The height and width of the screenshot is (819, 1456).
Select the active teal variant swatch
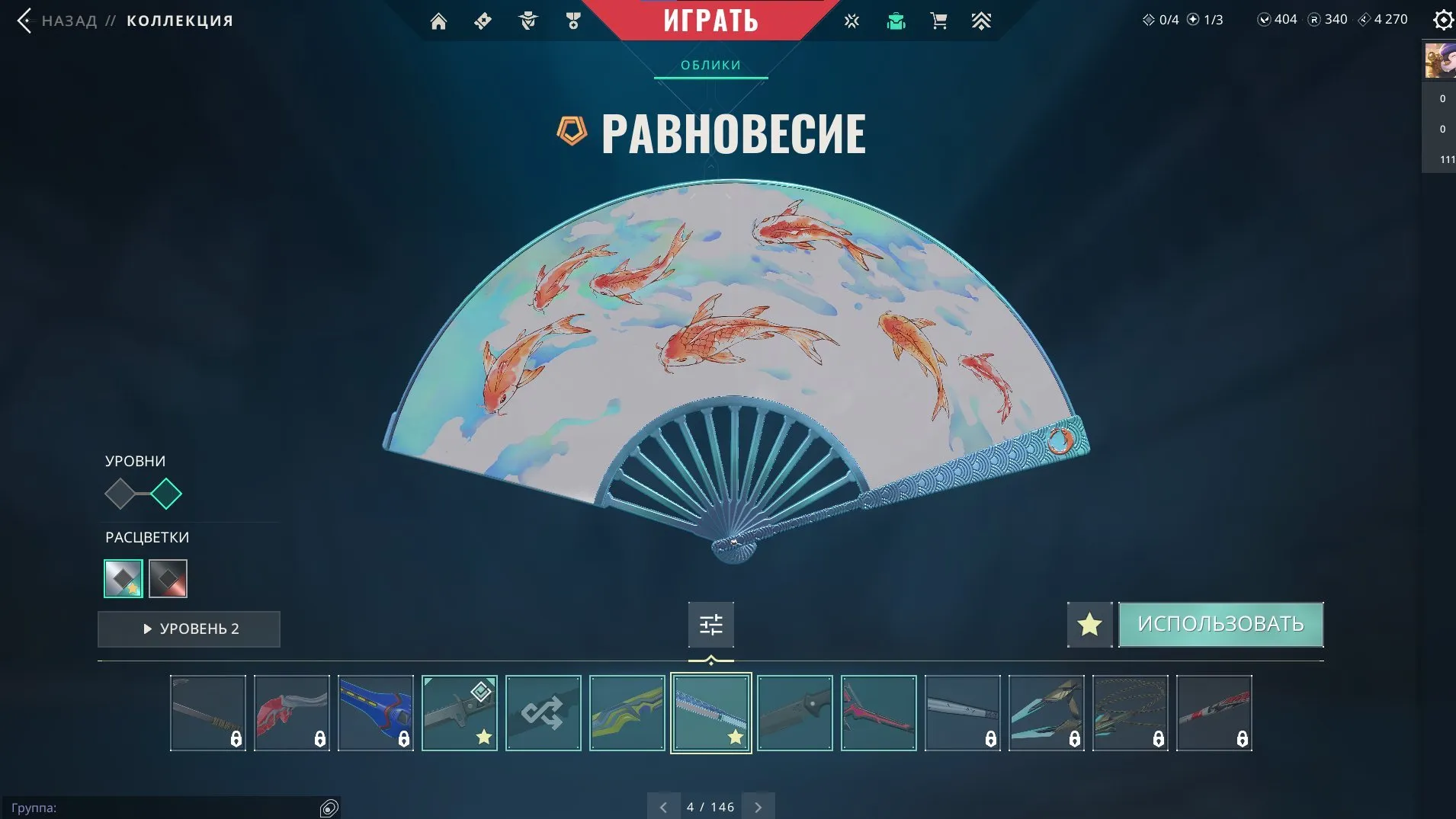tap(123, 578)
